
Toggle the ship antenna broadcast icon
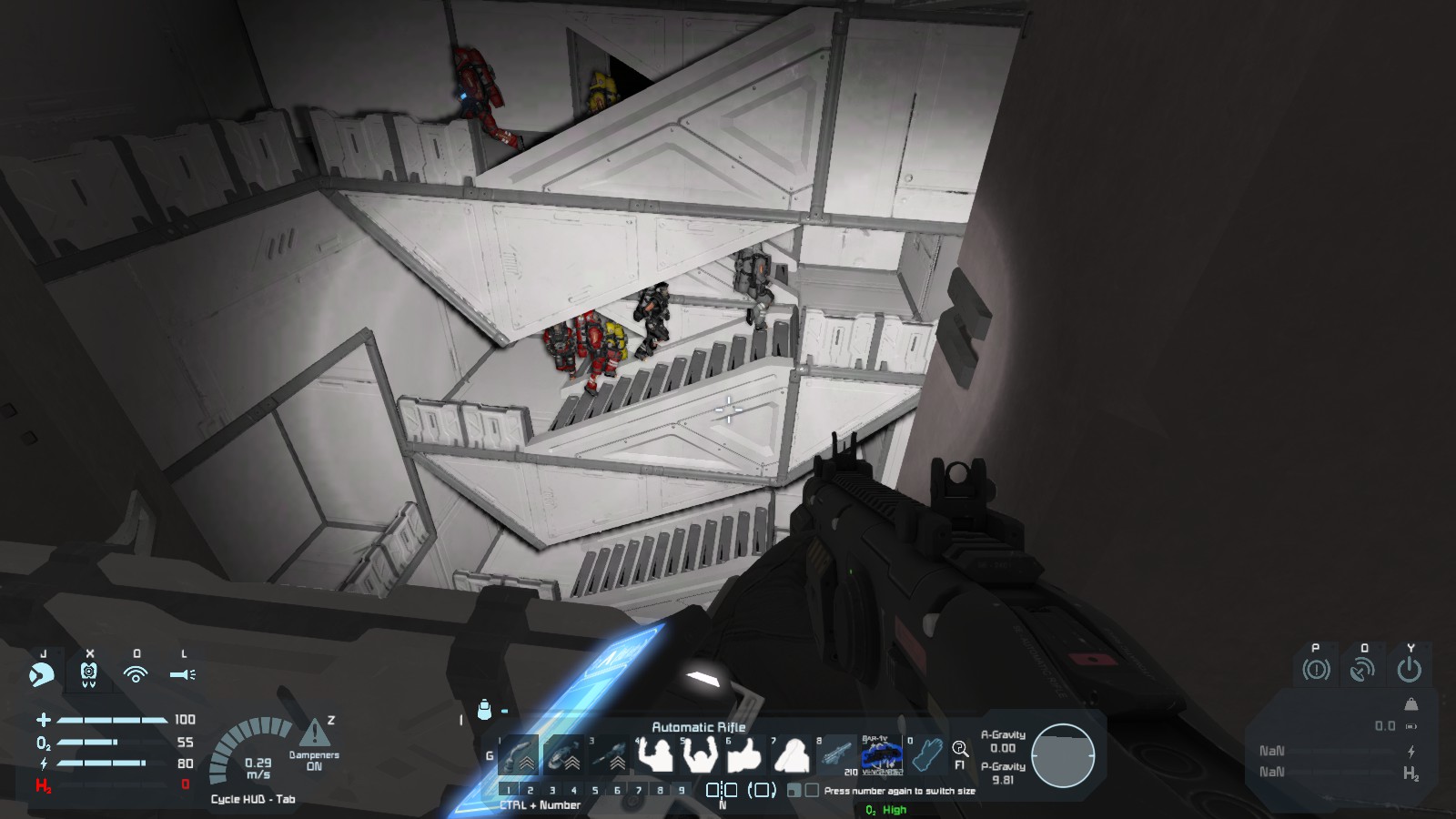(1362, 670)
